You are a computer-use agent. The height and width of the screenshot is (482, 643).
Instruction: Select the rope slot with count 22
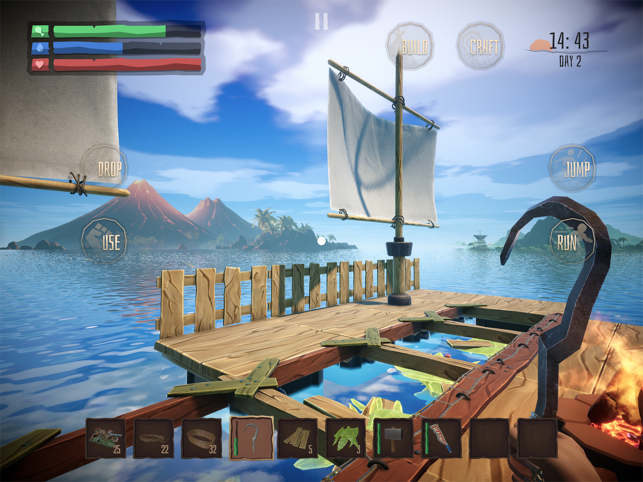(x=154, y=437)
